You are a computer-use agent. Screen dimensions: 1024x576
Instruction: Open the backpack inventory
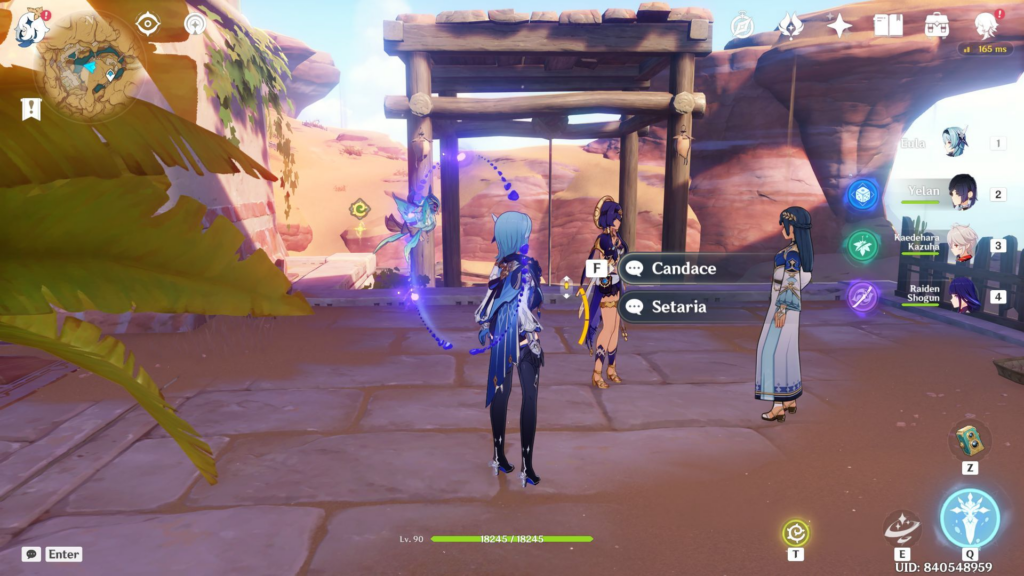(937, 26)
